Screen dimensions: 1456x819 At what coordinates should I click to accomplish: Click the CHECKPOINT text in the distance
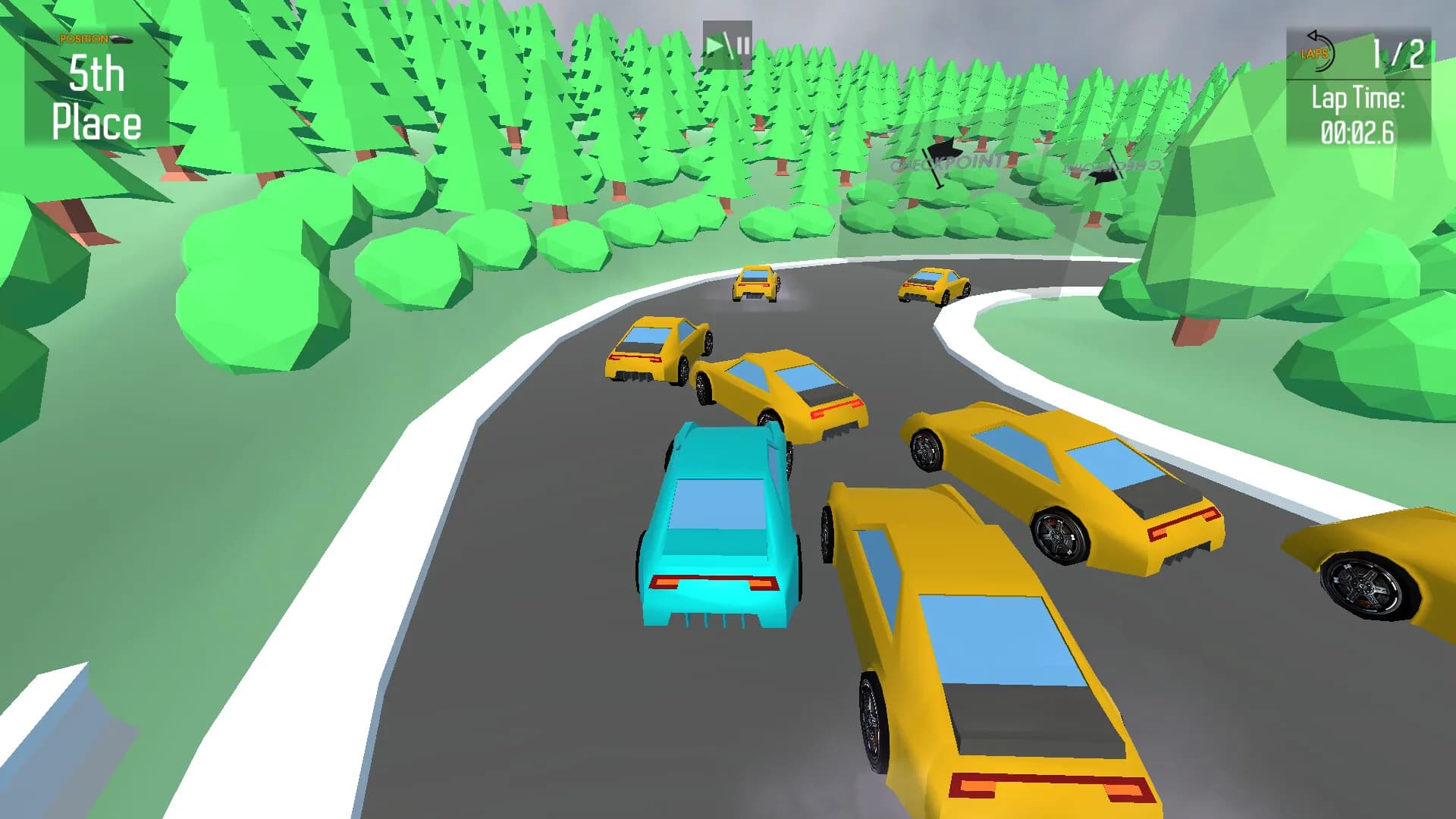point(947,162)
